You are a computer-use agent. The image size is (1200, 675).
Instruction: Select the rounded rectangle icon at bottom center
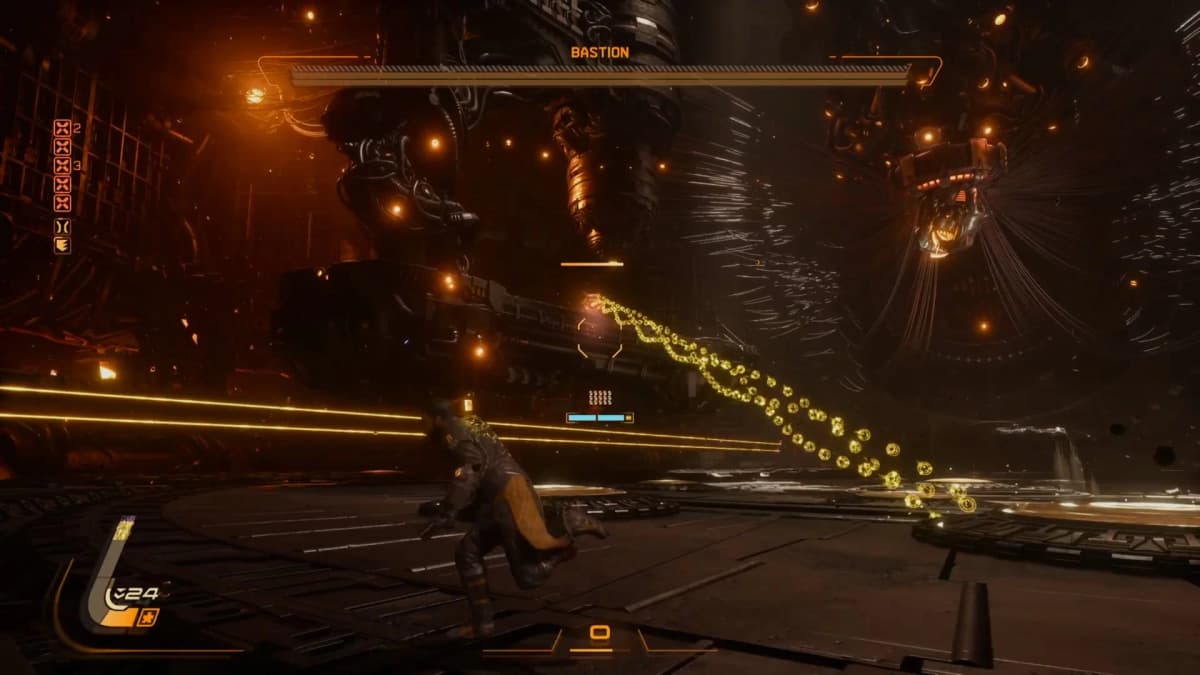599,632
